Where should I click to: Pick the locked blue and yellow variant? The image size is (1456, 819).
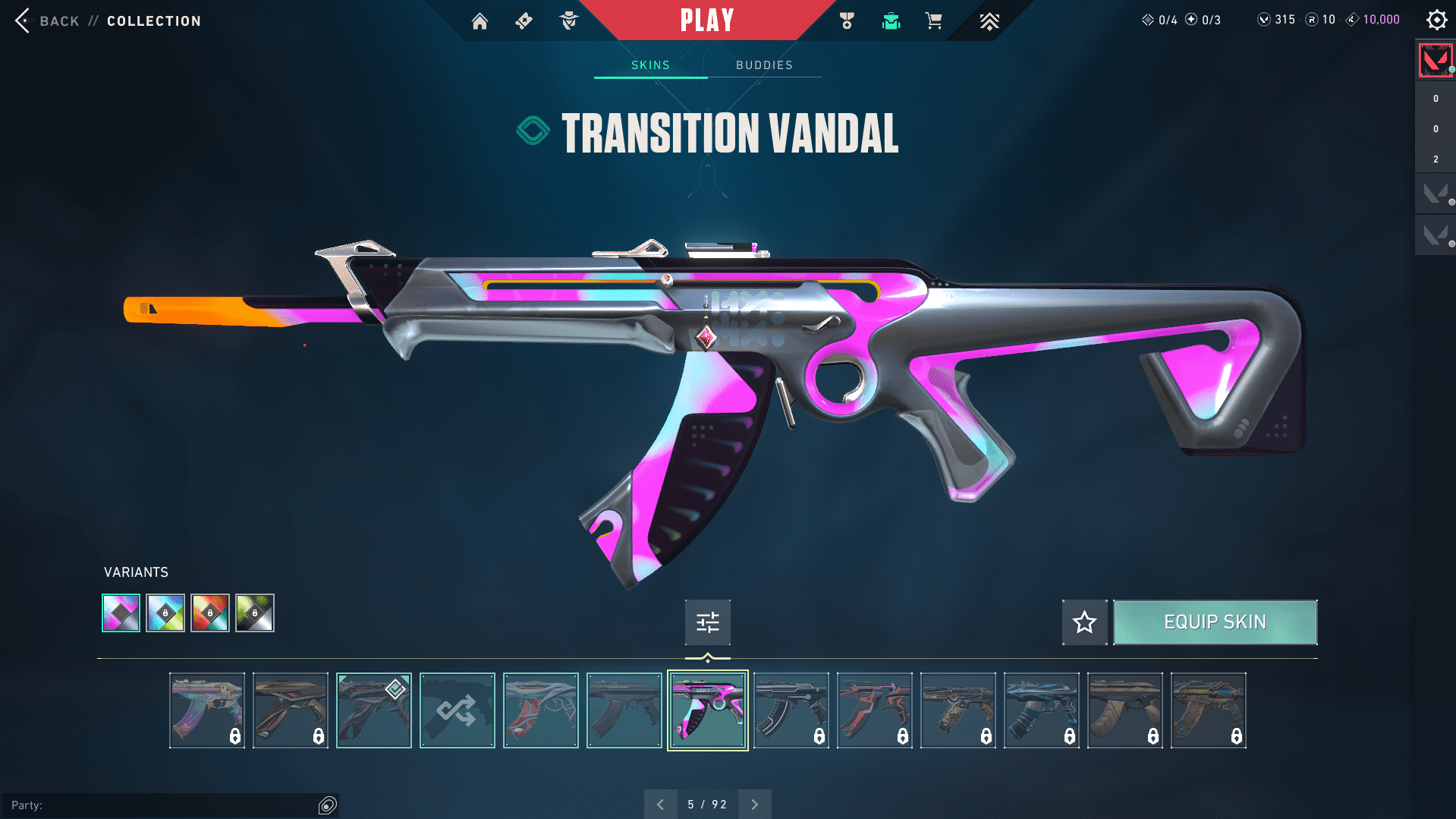click(x=165, y=613)
